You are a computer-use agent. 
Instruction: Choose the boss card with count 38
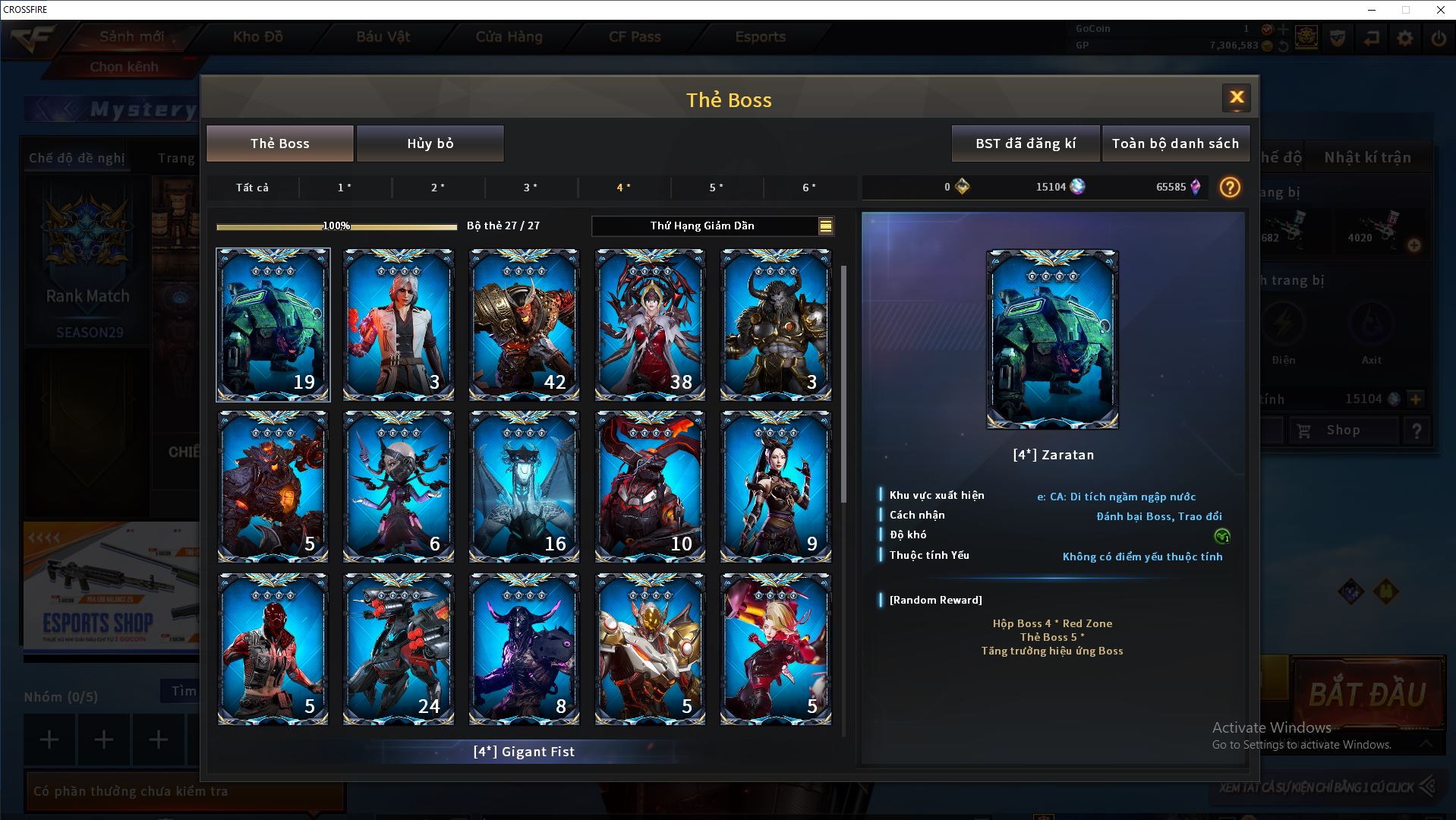pyautogui.click(x=650, y=324)
